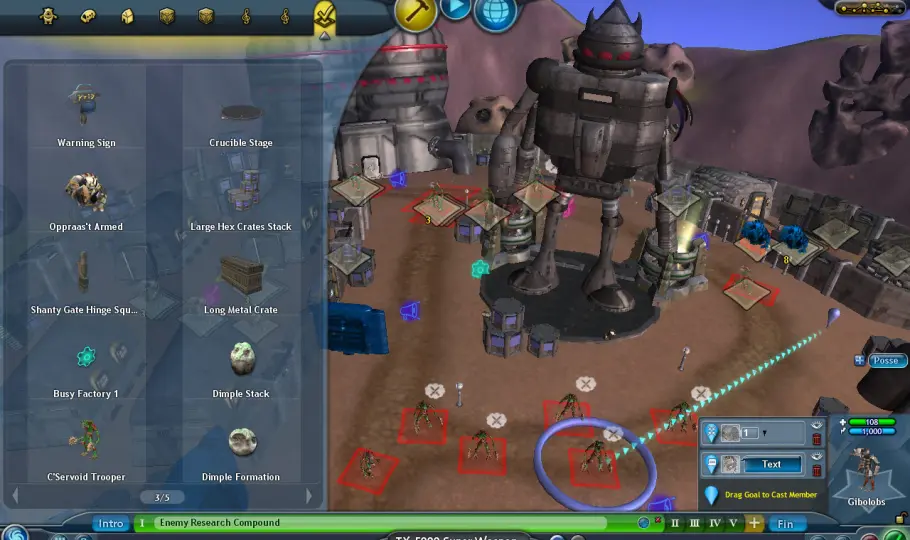
Task: Add a new act with the plus button
Action: pos(754,523)
